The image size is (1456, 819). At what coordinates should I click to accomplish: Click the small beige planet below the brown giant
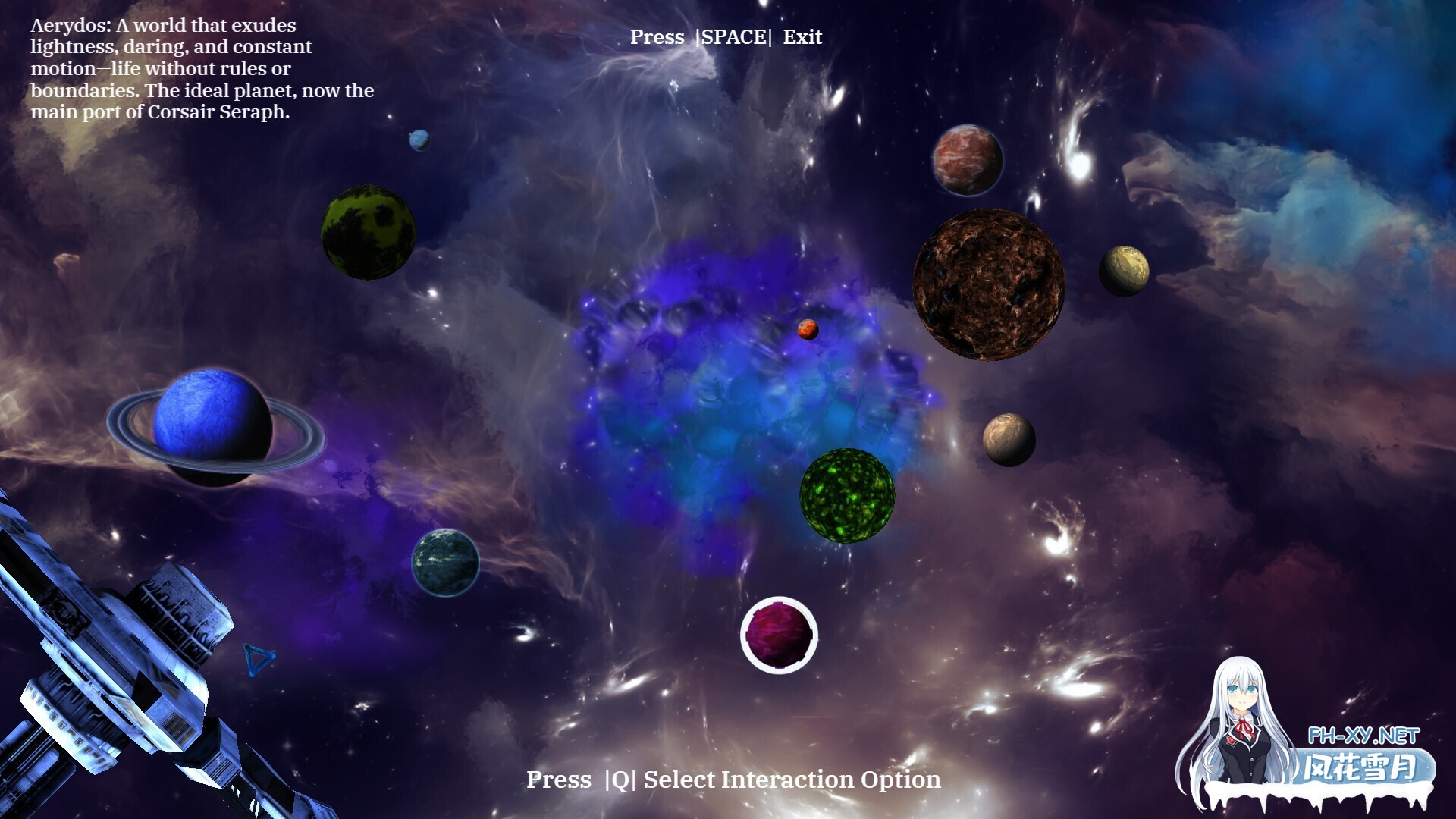1007,440
